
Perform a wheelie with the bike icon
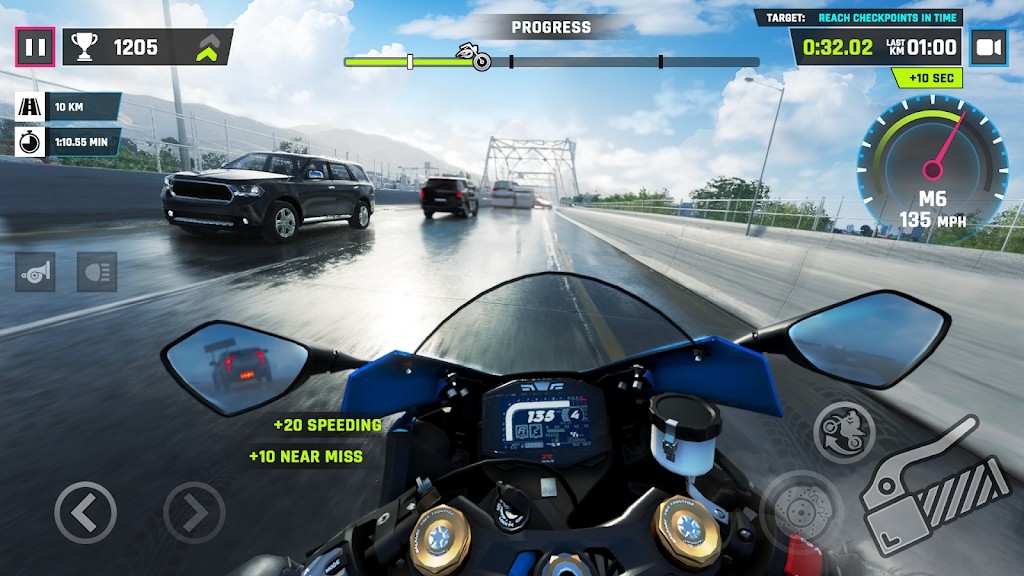point(844,432)
